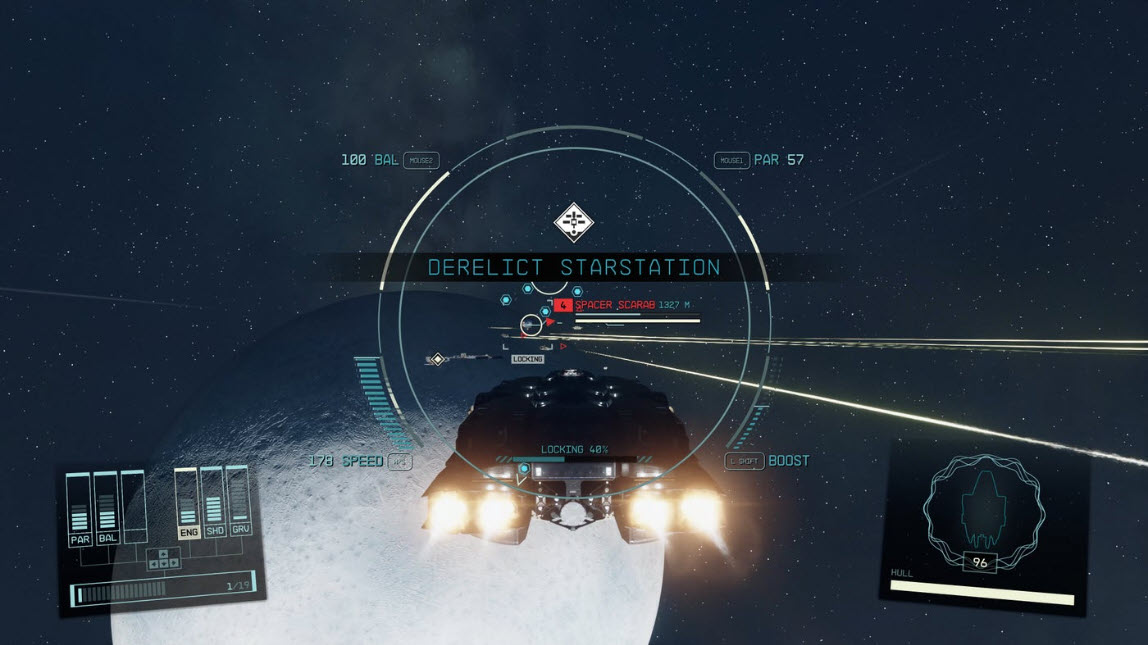
Task: Select the small diamond waypoint marker
Action: click(437, 359)
